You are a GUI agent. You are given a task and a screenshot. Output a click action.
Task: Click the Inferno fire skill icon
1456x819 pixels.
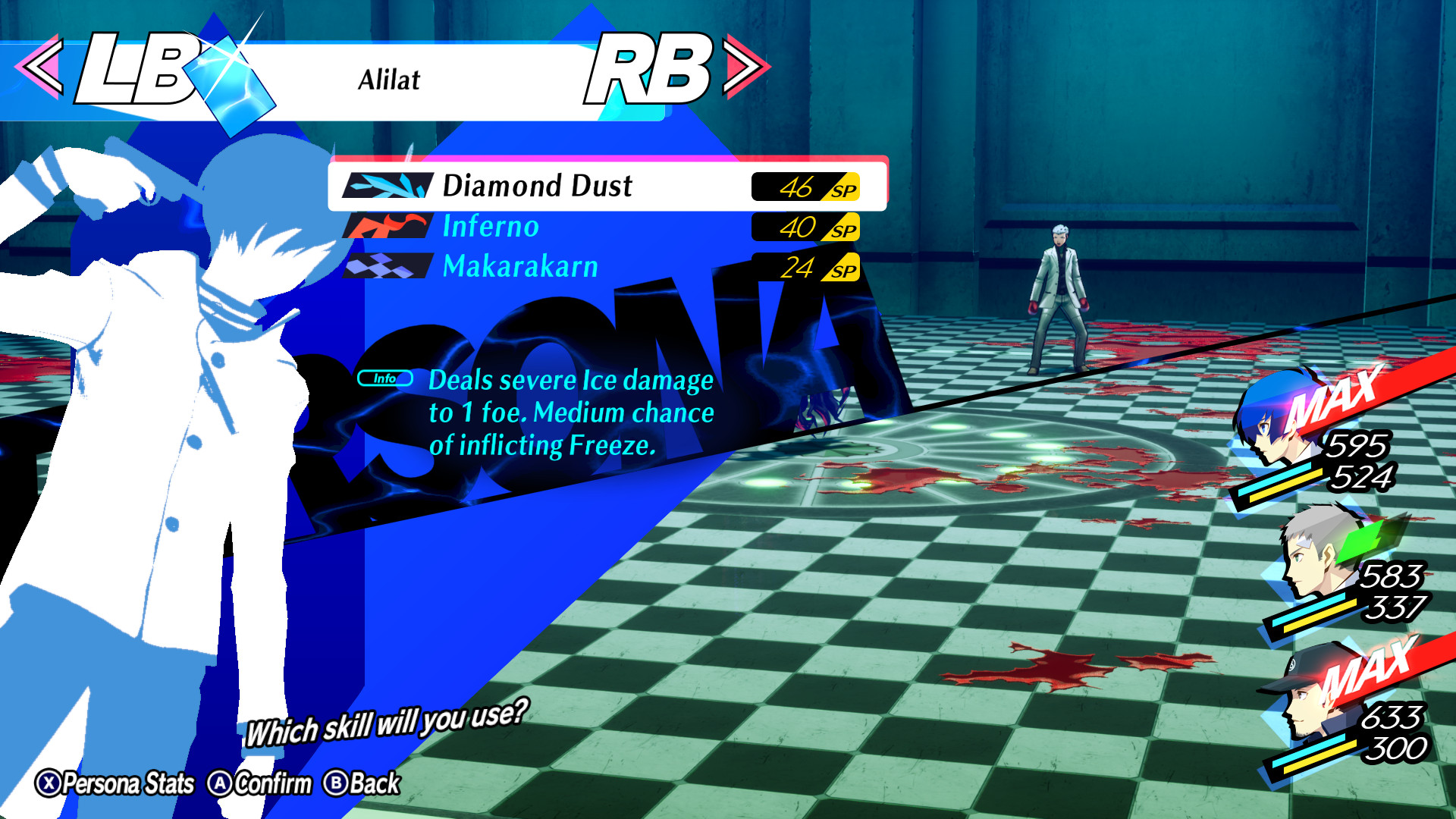coord(388,226)
